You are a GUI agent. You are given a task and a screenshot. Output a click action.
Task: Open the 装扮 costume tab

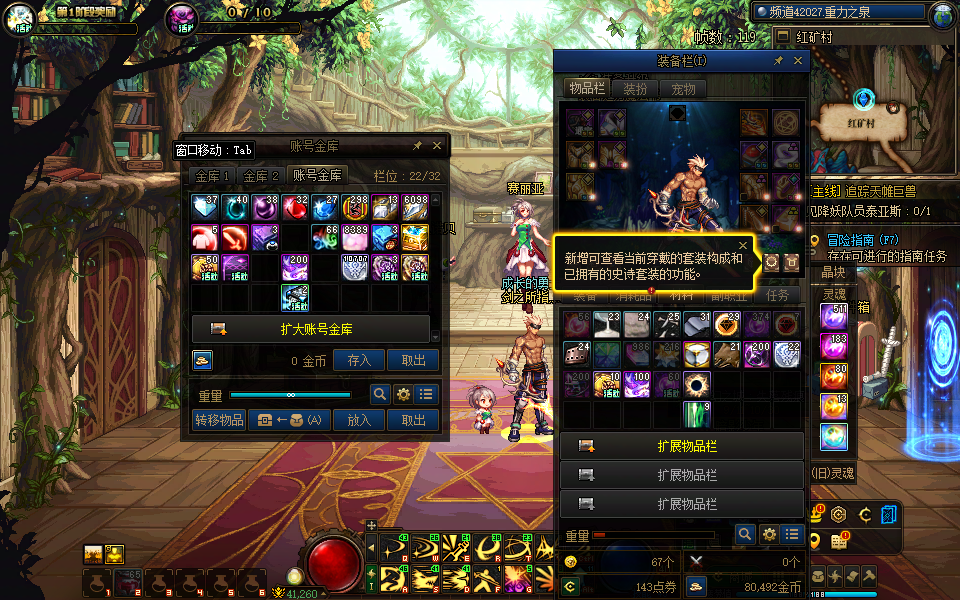635,89
